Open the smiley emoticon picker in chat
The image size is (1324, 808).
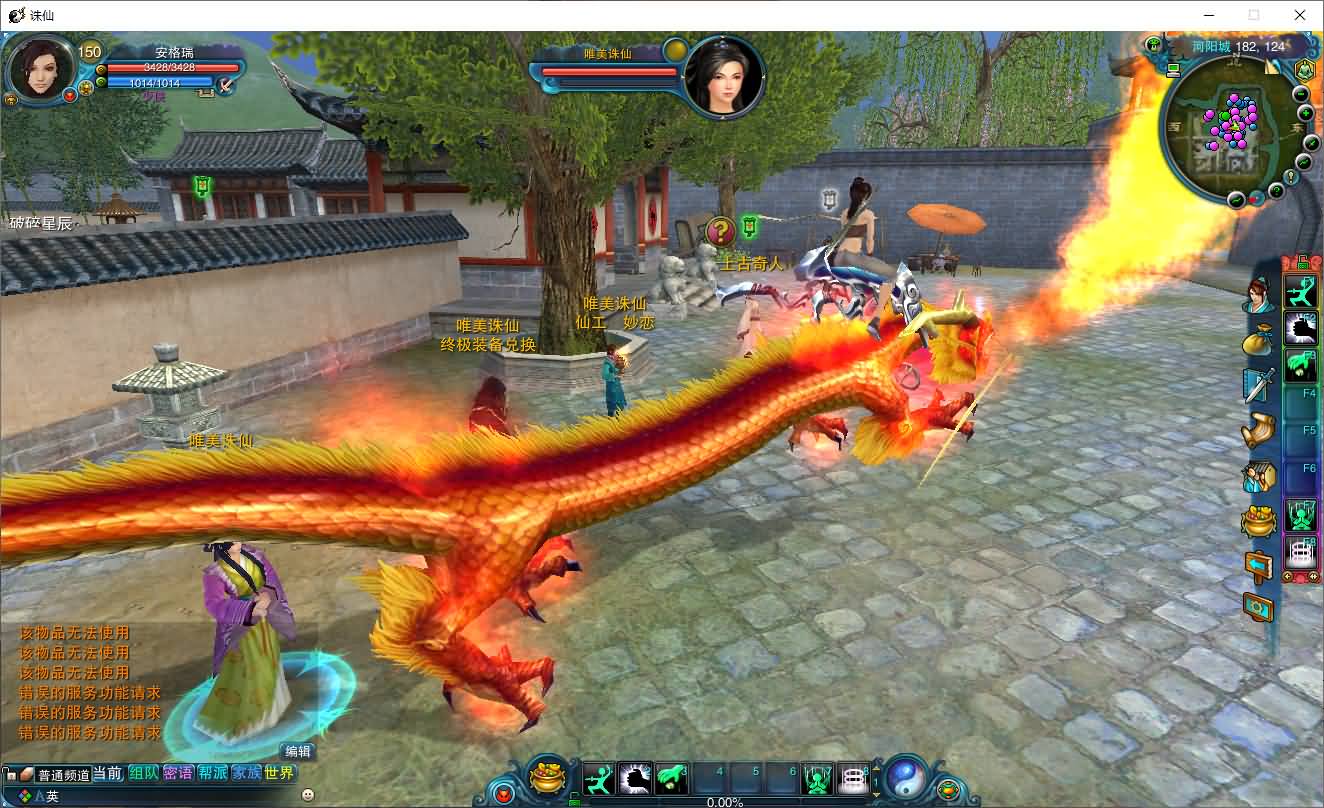(307, 794)
